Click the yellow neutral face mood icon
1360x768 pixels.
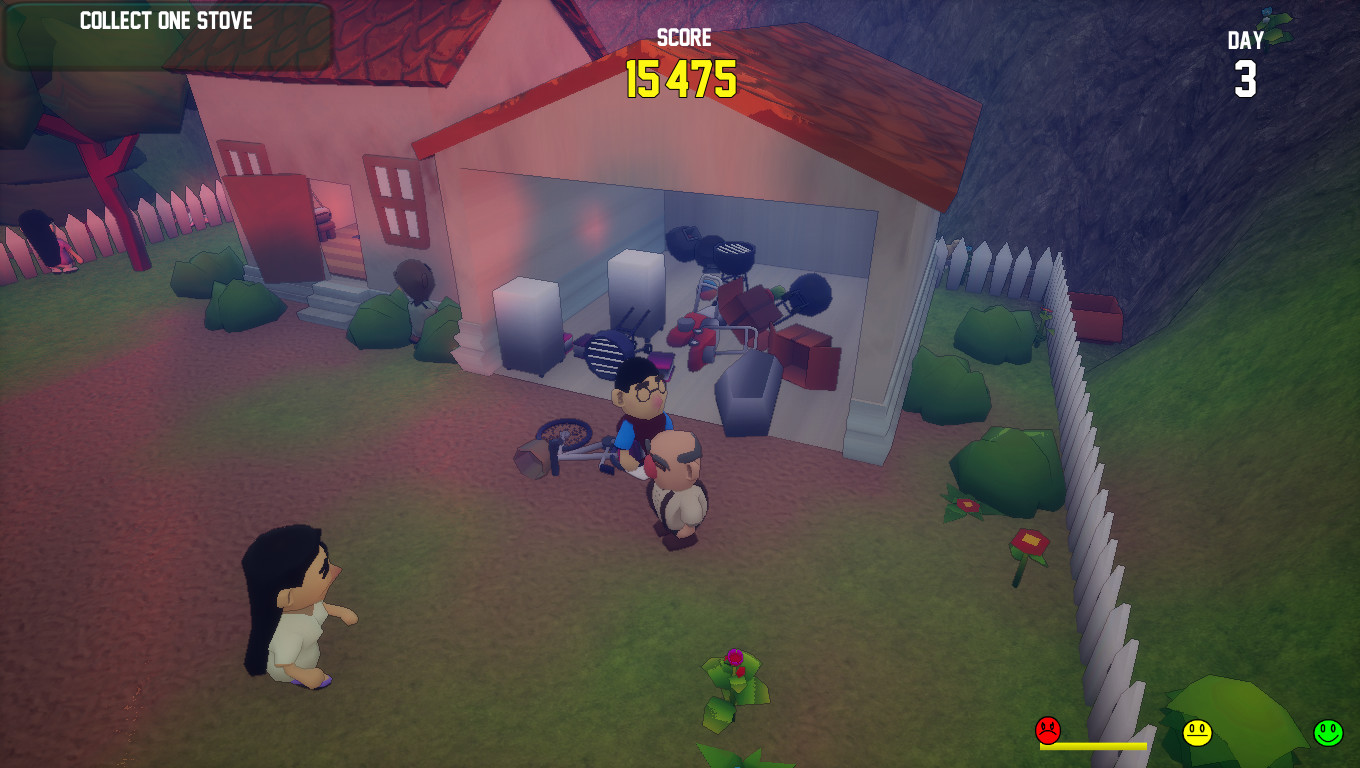pyautogui.click(x=1196, y=729)
